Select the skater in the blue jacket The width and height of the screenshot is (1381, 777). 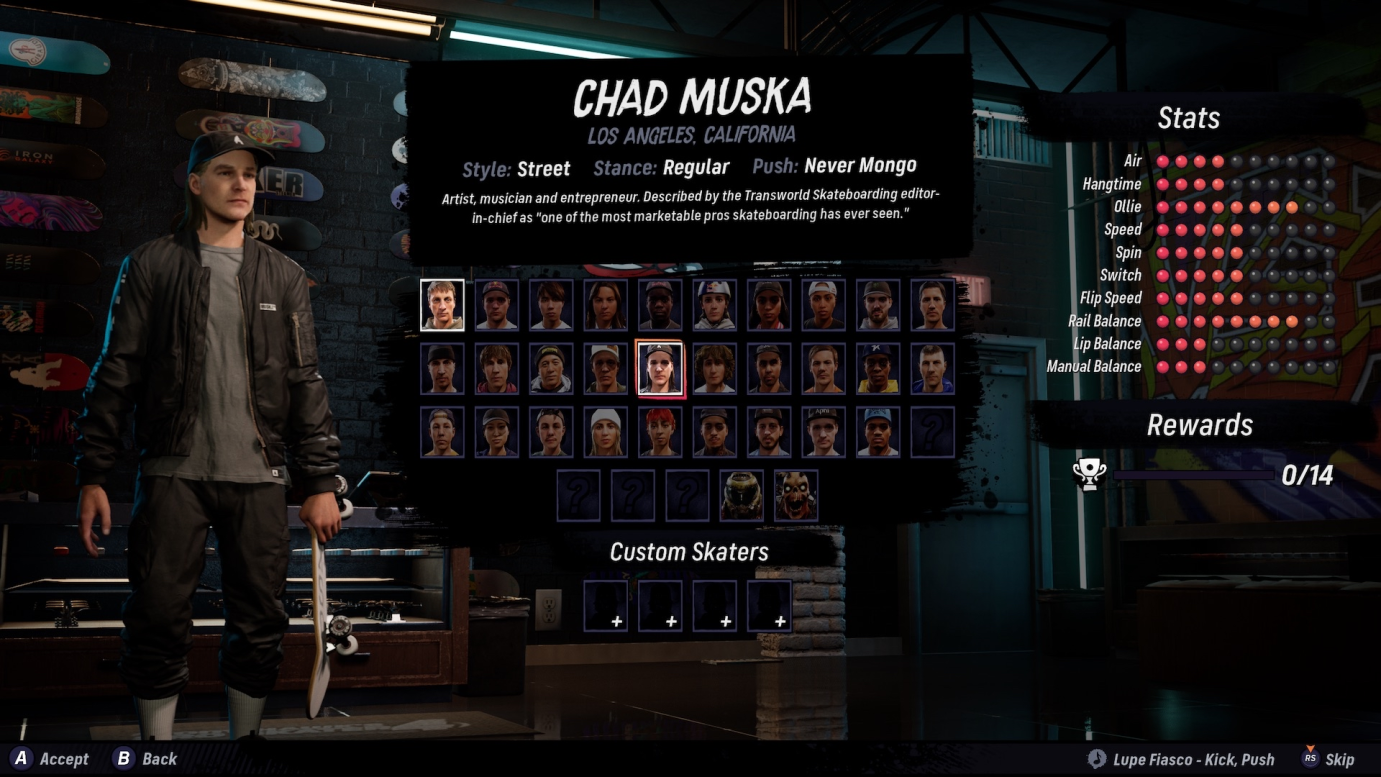click(x=932, y=369)
